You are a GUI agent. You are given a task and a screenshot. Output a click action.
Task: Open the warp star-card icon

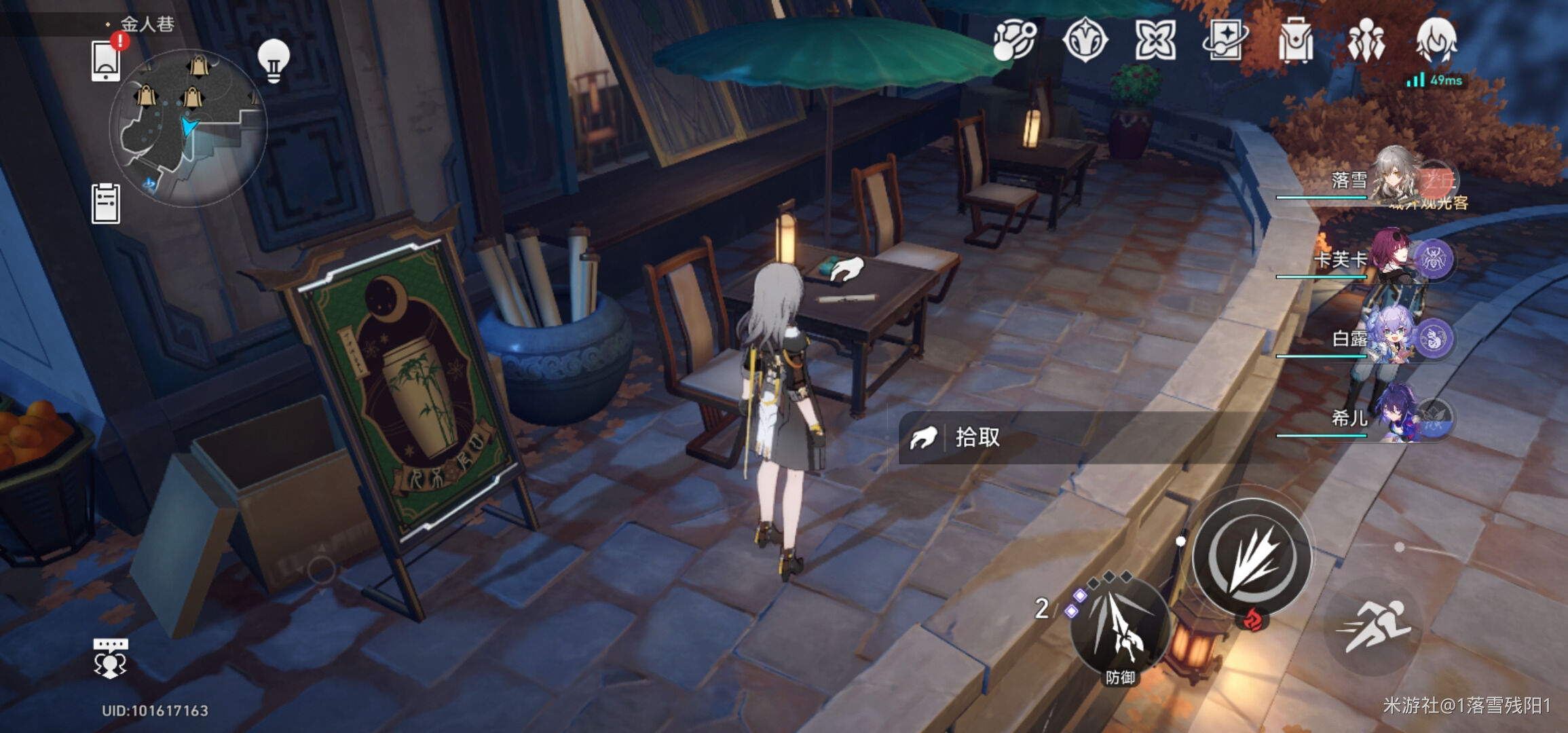pyautogui.click(x=1225, y=41)
